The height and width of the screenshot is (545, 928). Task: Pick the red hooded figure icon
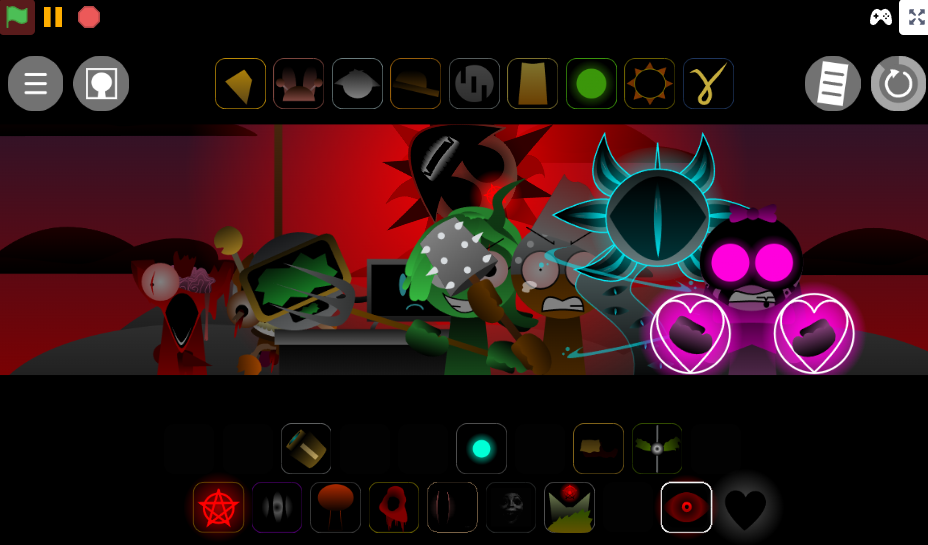coord(394,508)
